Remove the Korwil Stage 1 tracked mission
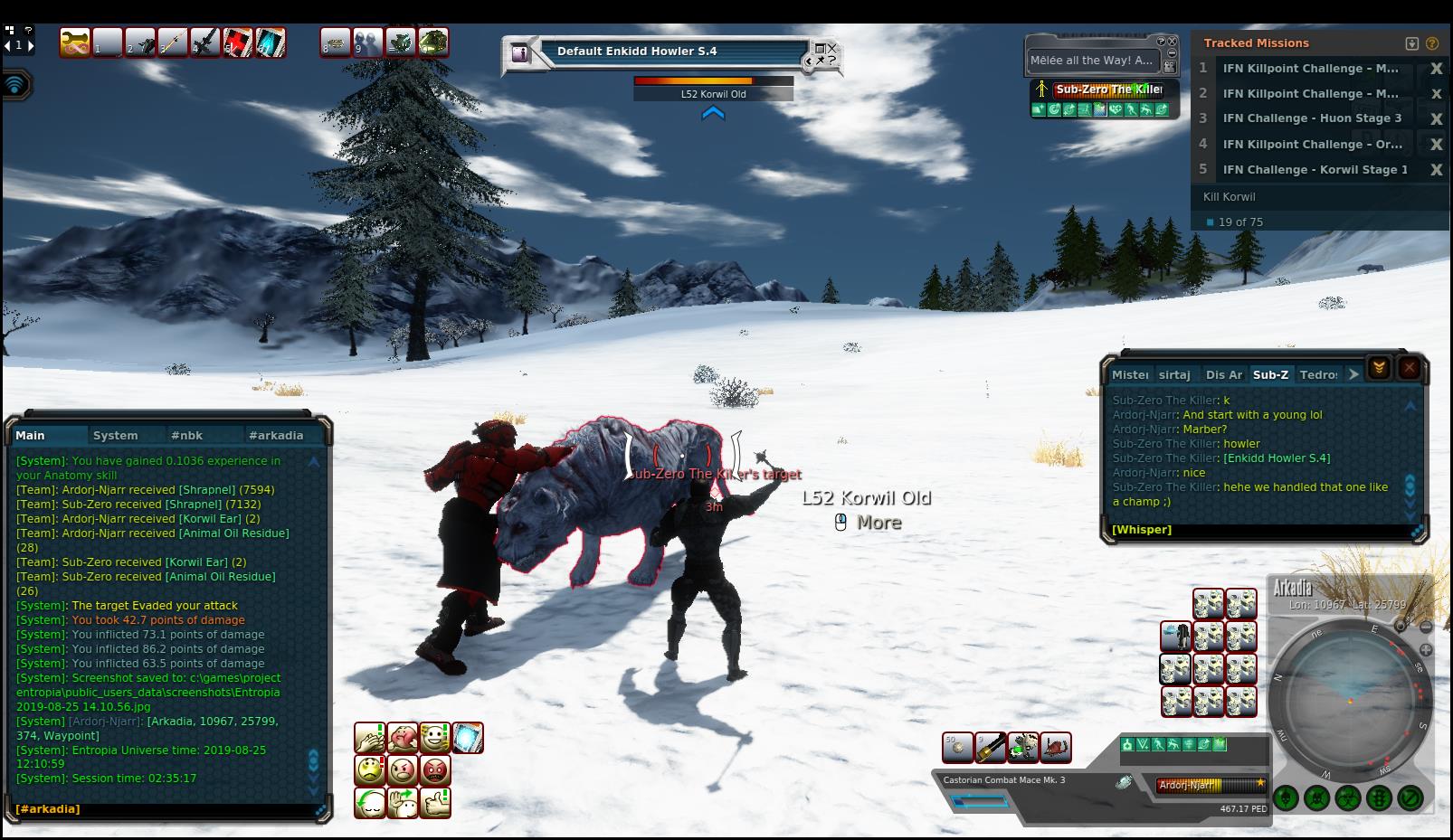The height and width of the screenshot is (840, 1453). [x=1436, y=170]
